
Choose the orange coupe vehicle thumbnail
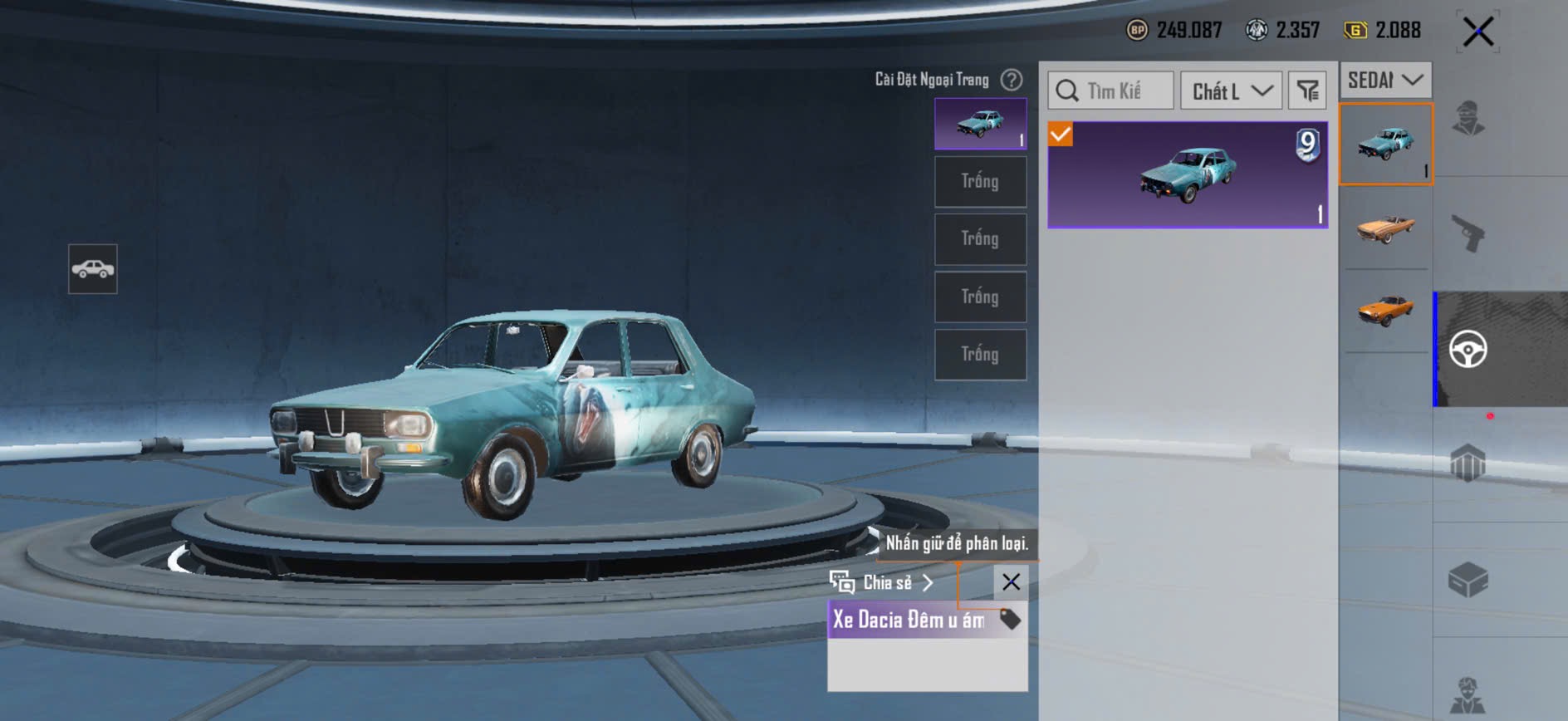1385,310
